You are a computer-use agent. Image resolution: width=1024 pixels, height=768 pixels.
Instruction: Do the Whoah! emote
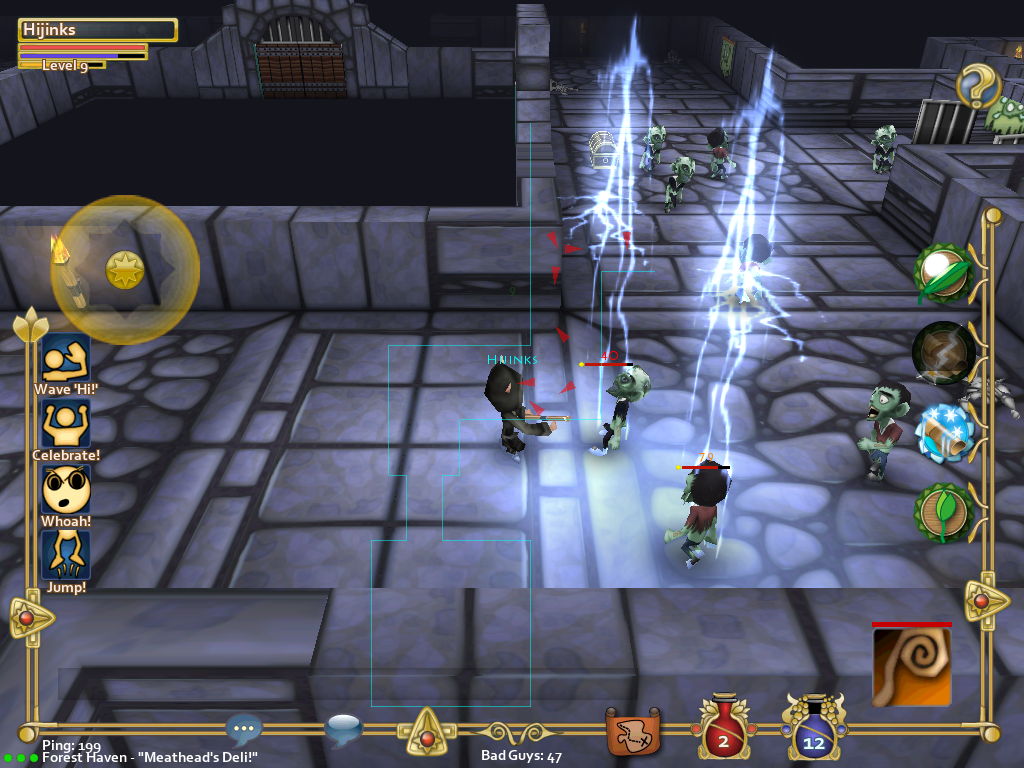coord(66,490)
